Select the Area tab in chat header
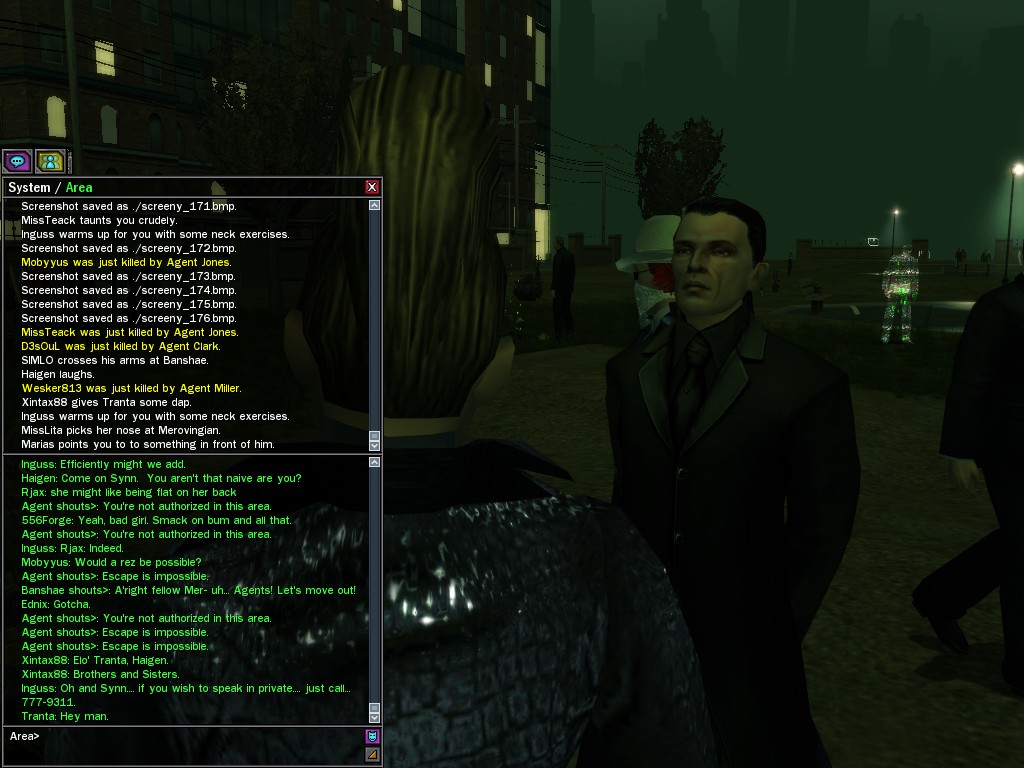This screenshot has width=1024, height=768. [x=79, y=187]
